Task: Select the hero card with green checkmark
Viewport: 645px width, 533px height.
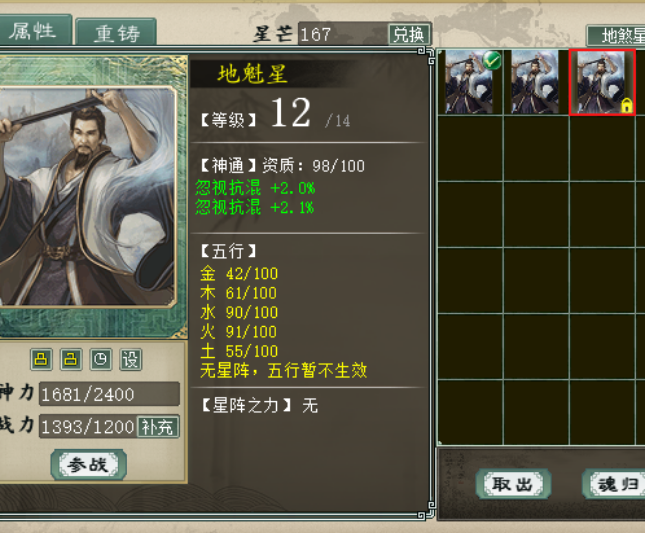Action: point(472,82)
